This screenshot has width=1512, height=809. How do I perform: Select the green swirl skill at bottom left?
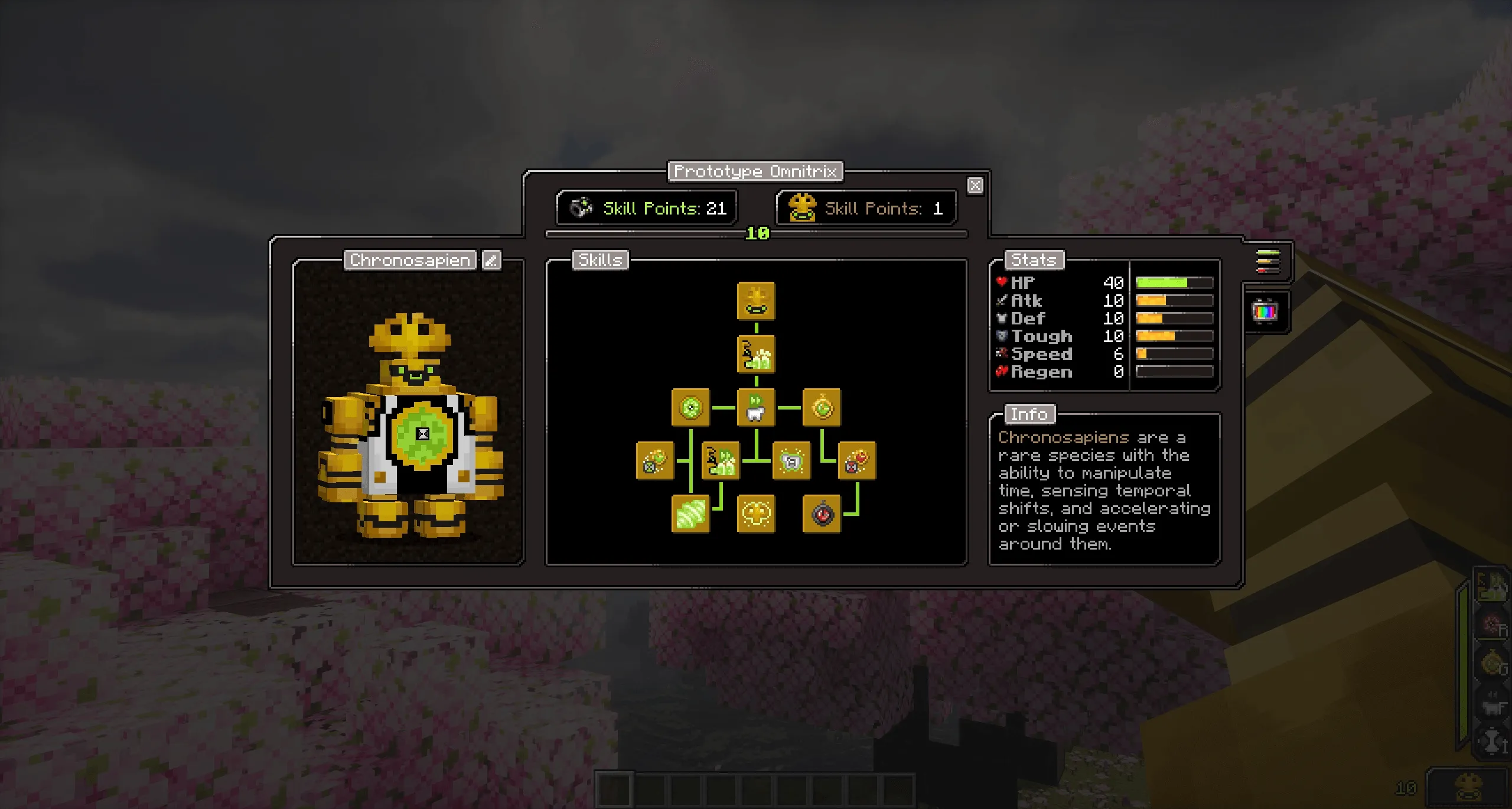pos(690,514)
